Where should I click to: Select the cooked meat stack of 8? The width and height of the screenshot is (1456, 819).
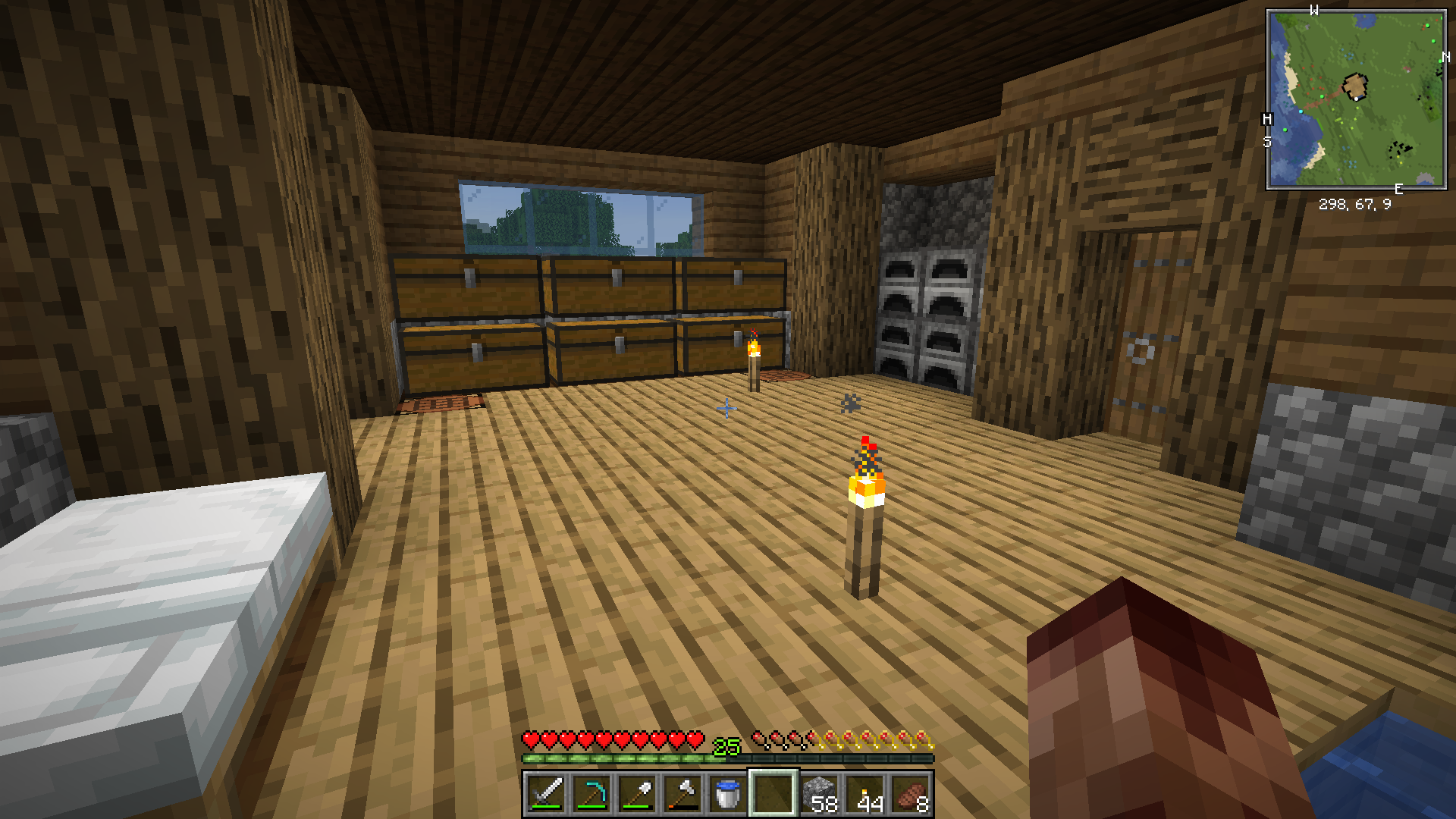click(910, 793)
